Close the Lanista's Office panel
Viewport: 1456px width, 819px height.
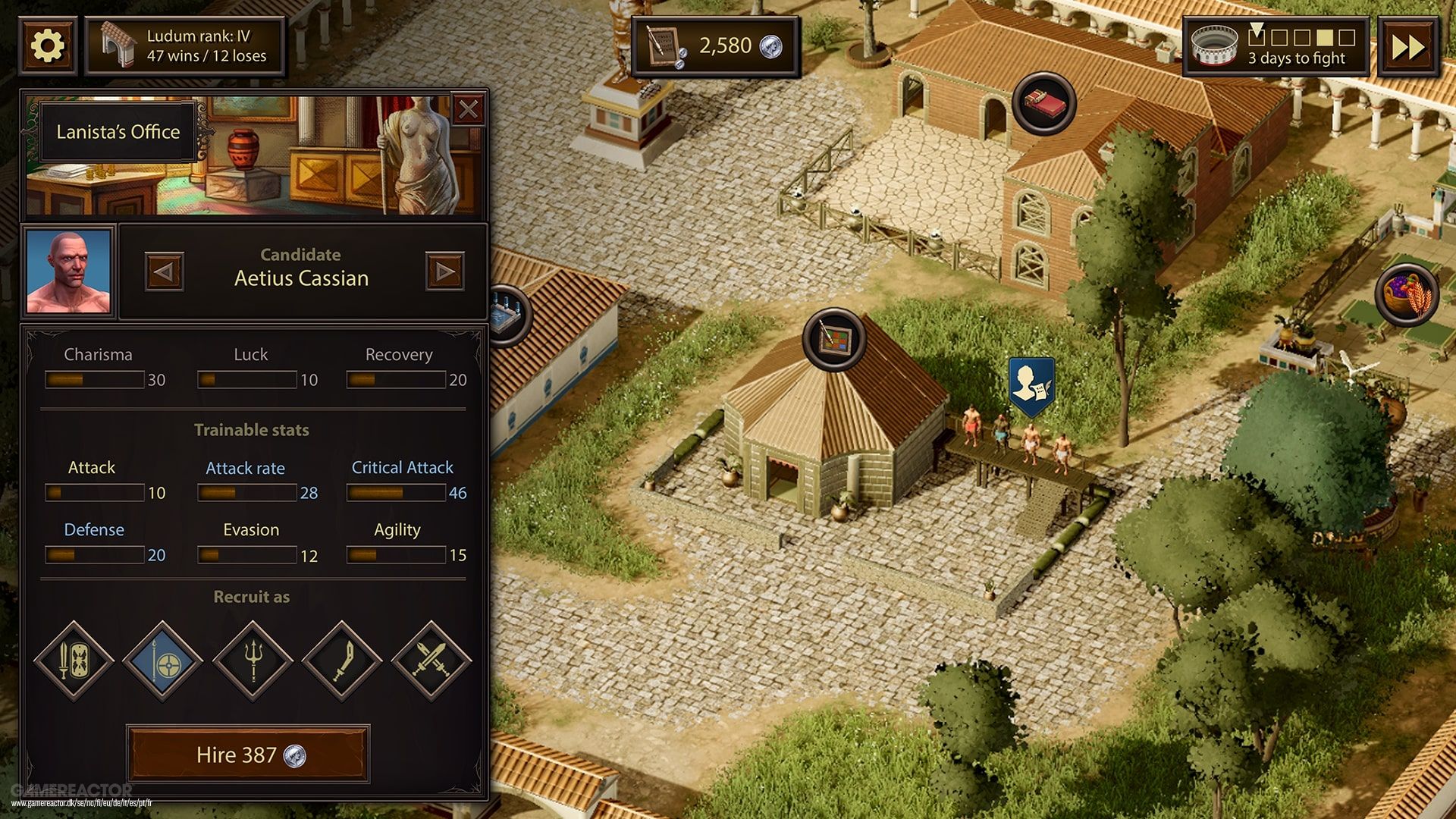(469, 109)
